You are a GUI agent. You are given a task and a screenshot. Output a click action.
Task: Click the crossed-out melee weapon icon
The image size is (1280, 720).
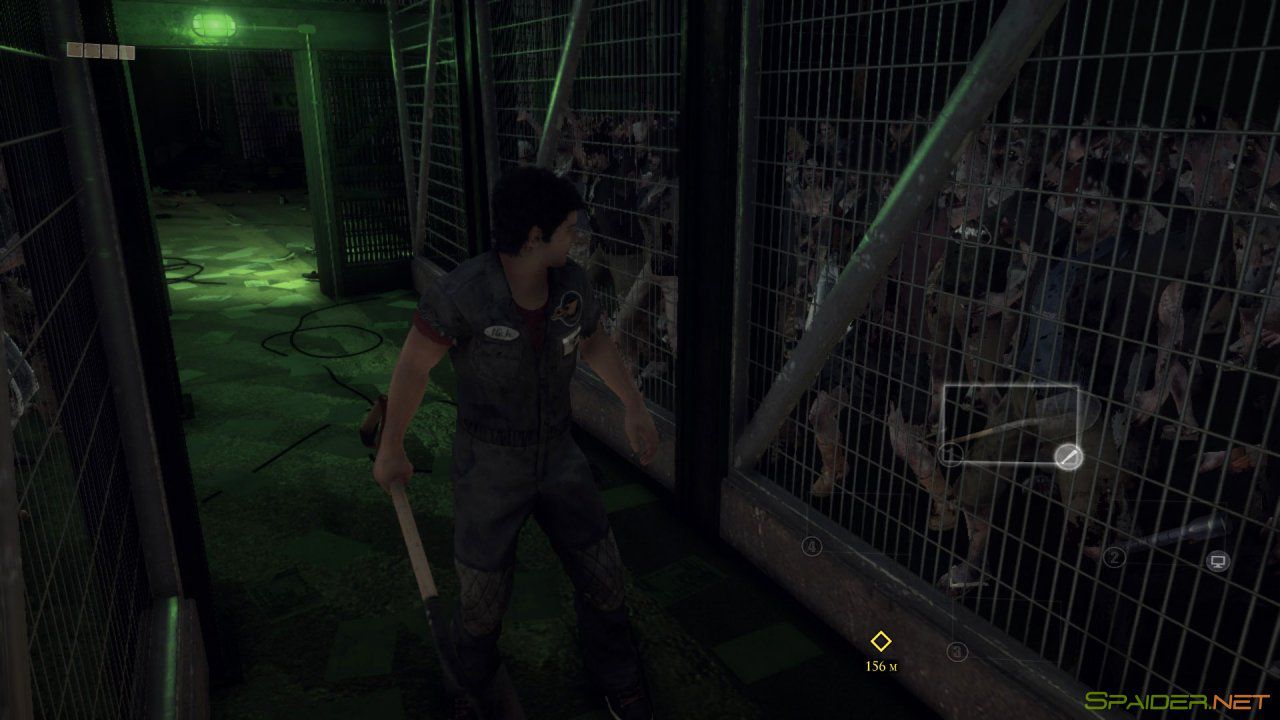1069,456
